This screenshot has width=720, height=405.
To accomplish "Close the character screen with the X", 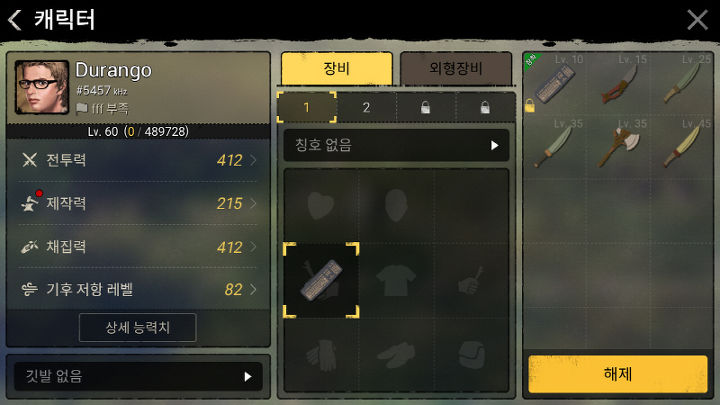I will 697,19.
